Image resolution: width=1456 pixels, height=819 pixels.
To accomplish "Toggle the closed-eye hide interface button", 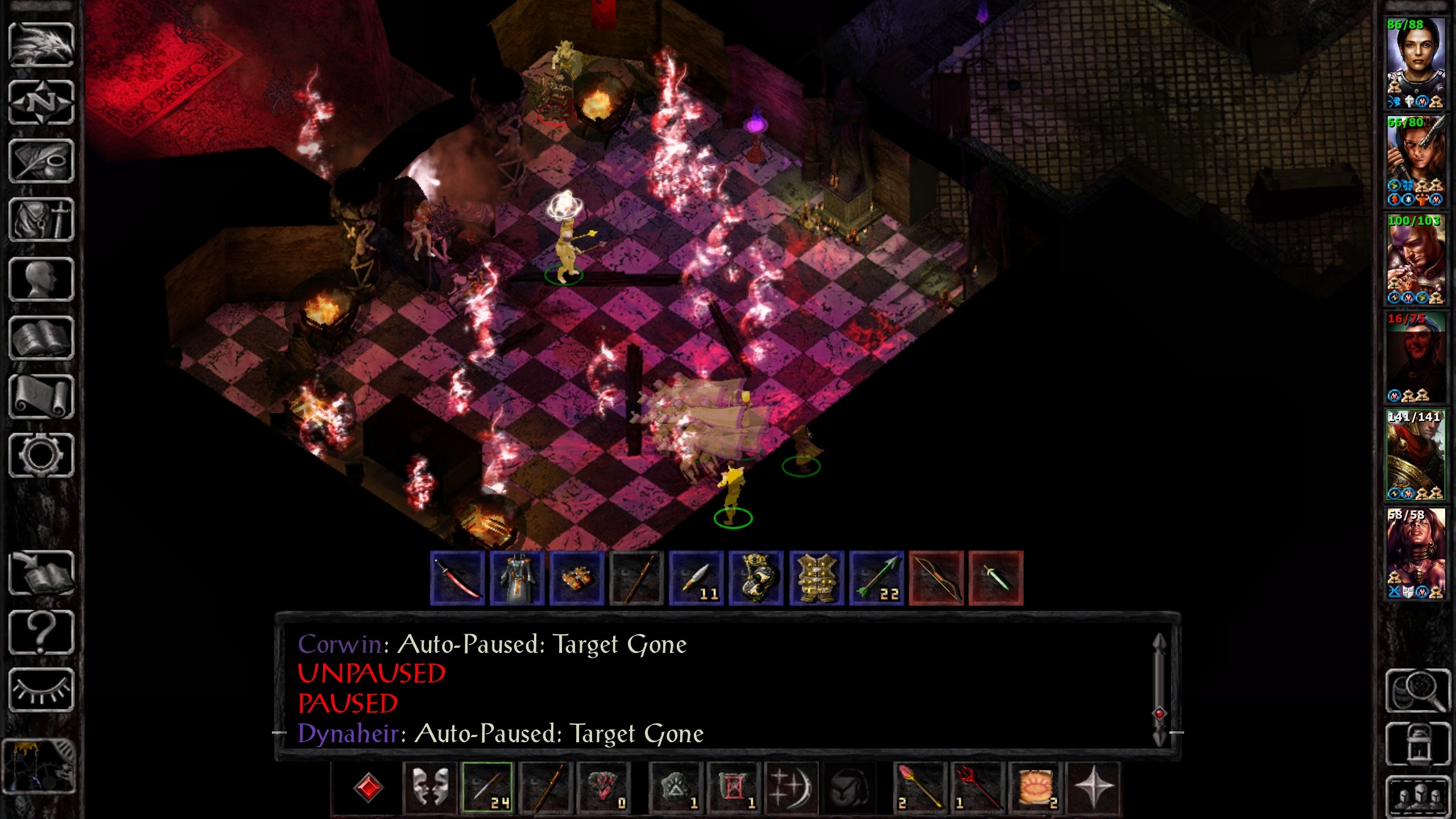I will 41,690.
